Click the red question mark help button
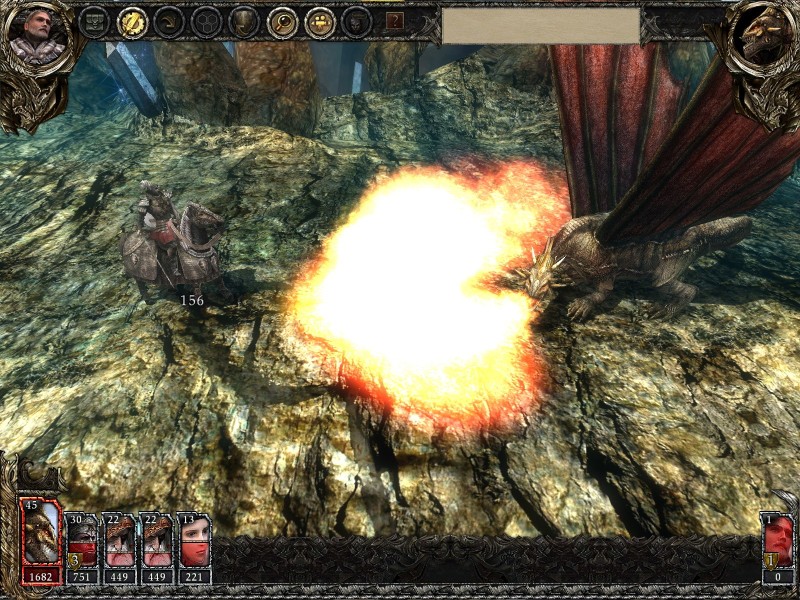Screen dimensions: 800x600 [x=395, y=20]
